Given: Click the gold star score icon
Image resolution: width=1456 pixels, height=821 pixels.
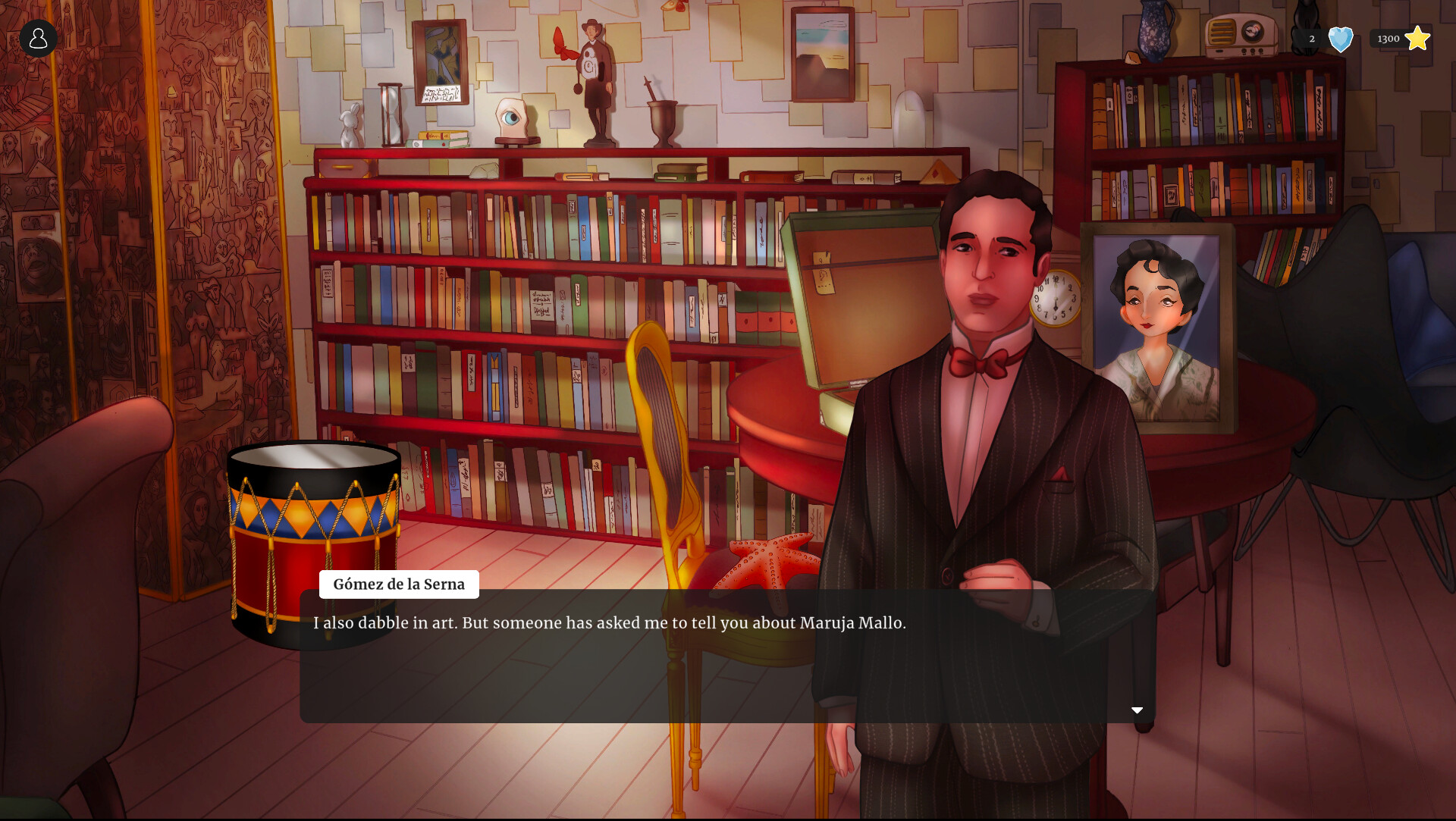Looking at the screenshot, I should [x=1419, y=36].
